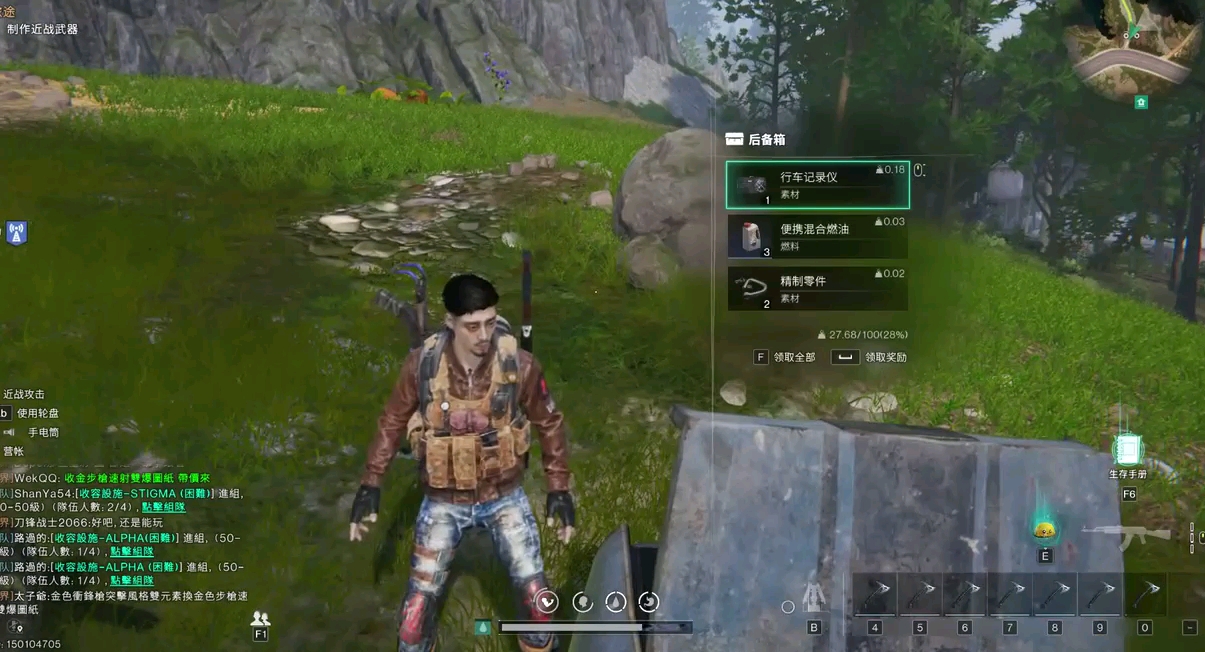Claim all items with 领取全部
Screen dimensions: 1205x652
point(786,357)
